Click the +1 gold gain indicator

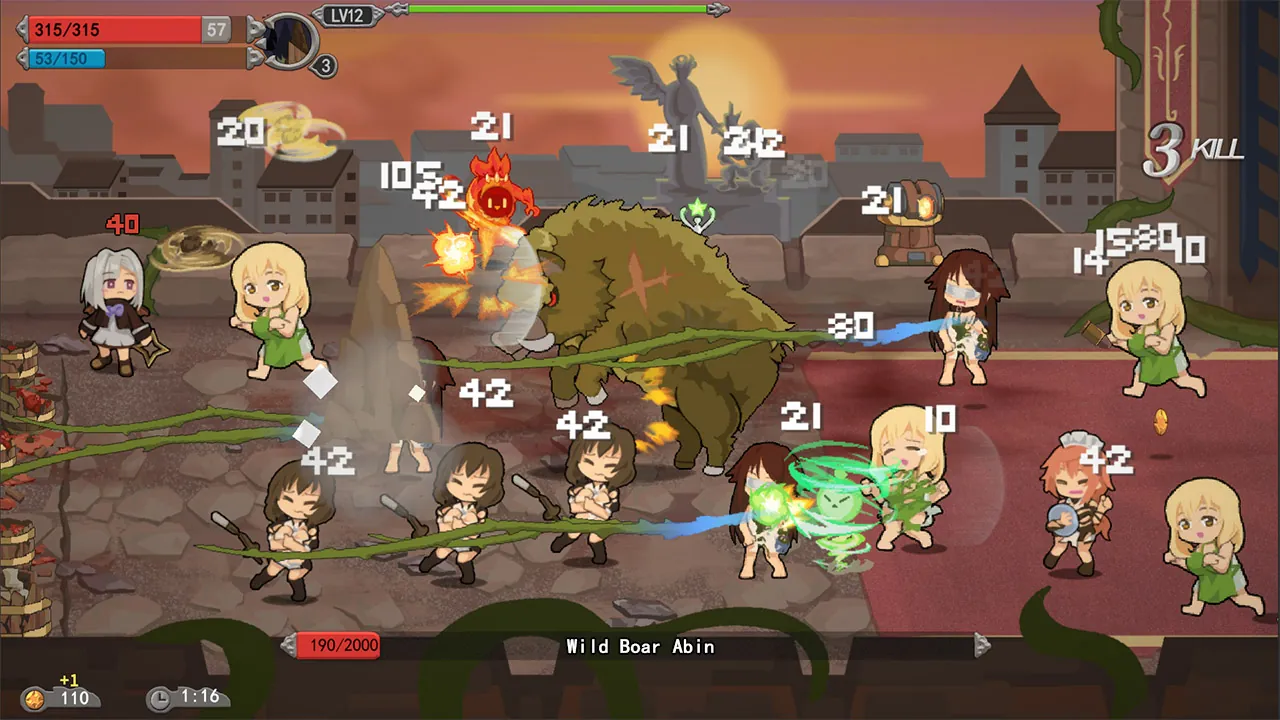pyautogui.click(x=68, y=679)
